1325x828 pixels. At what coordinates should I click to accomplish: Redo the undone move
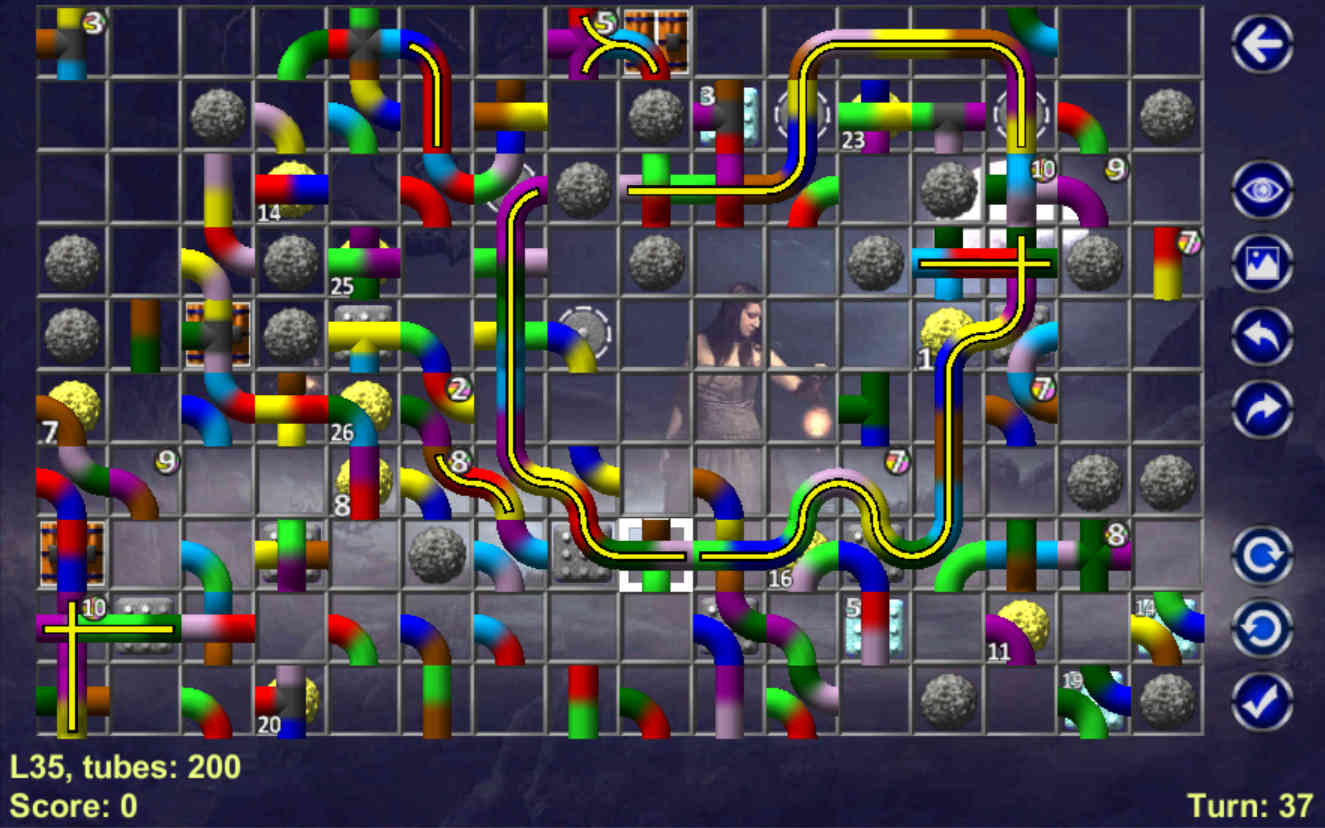click(x=1262, y=409)
